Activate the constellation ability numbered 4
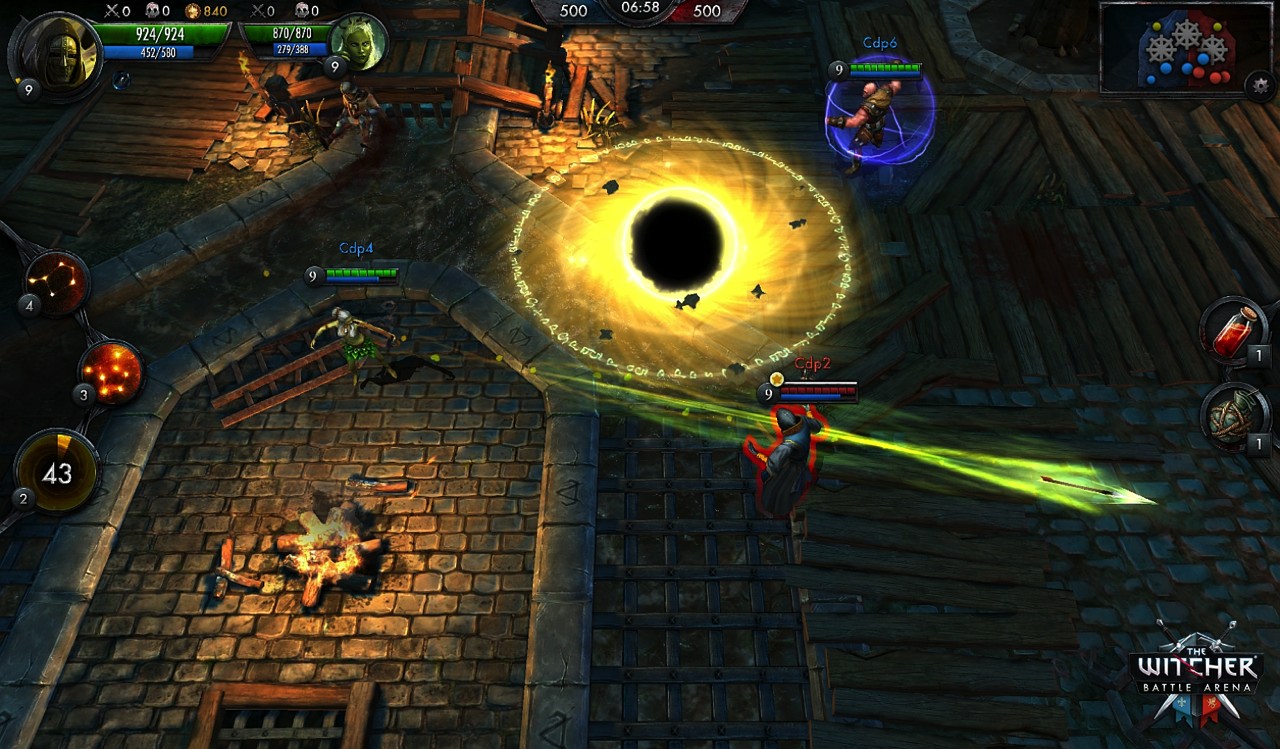 point(56,283)
